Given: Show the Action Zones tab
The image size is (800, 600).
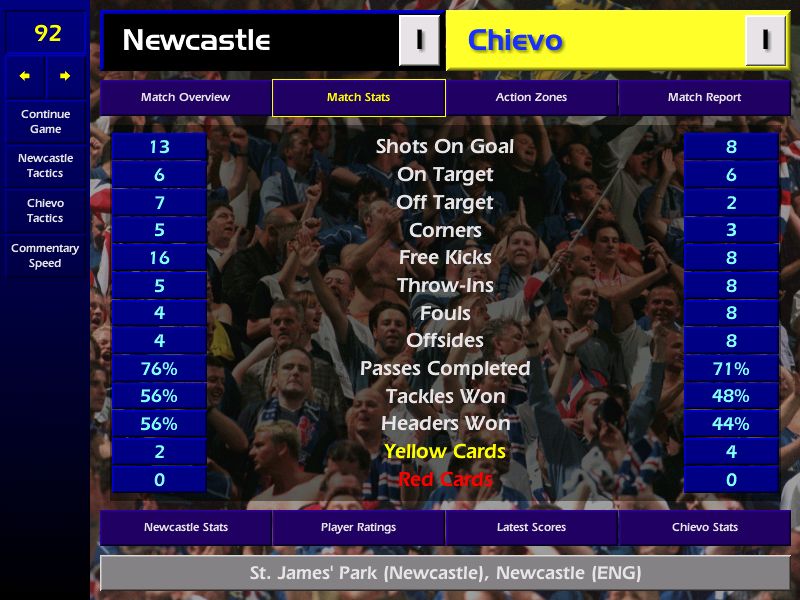Looking at the screenshot, I should [x=531, y=98].
